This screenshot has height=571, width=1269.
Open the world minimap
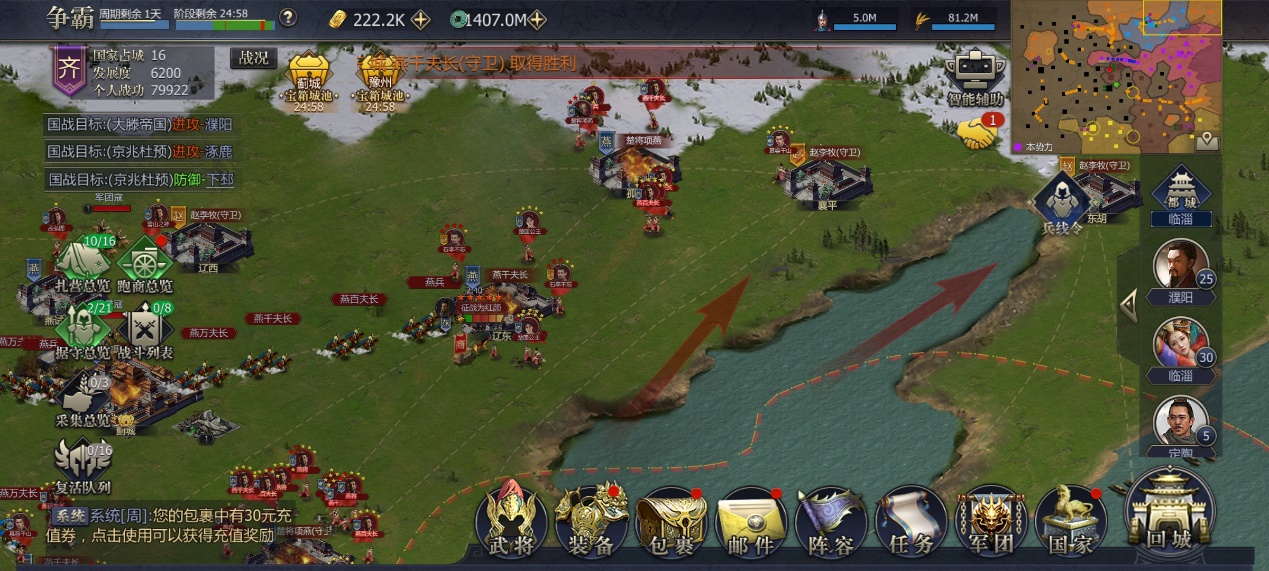coord(1116,76)
